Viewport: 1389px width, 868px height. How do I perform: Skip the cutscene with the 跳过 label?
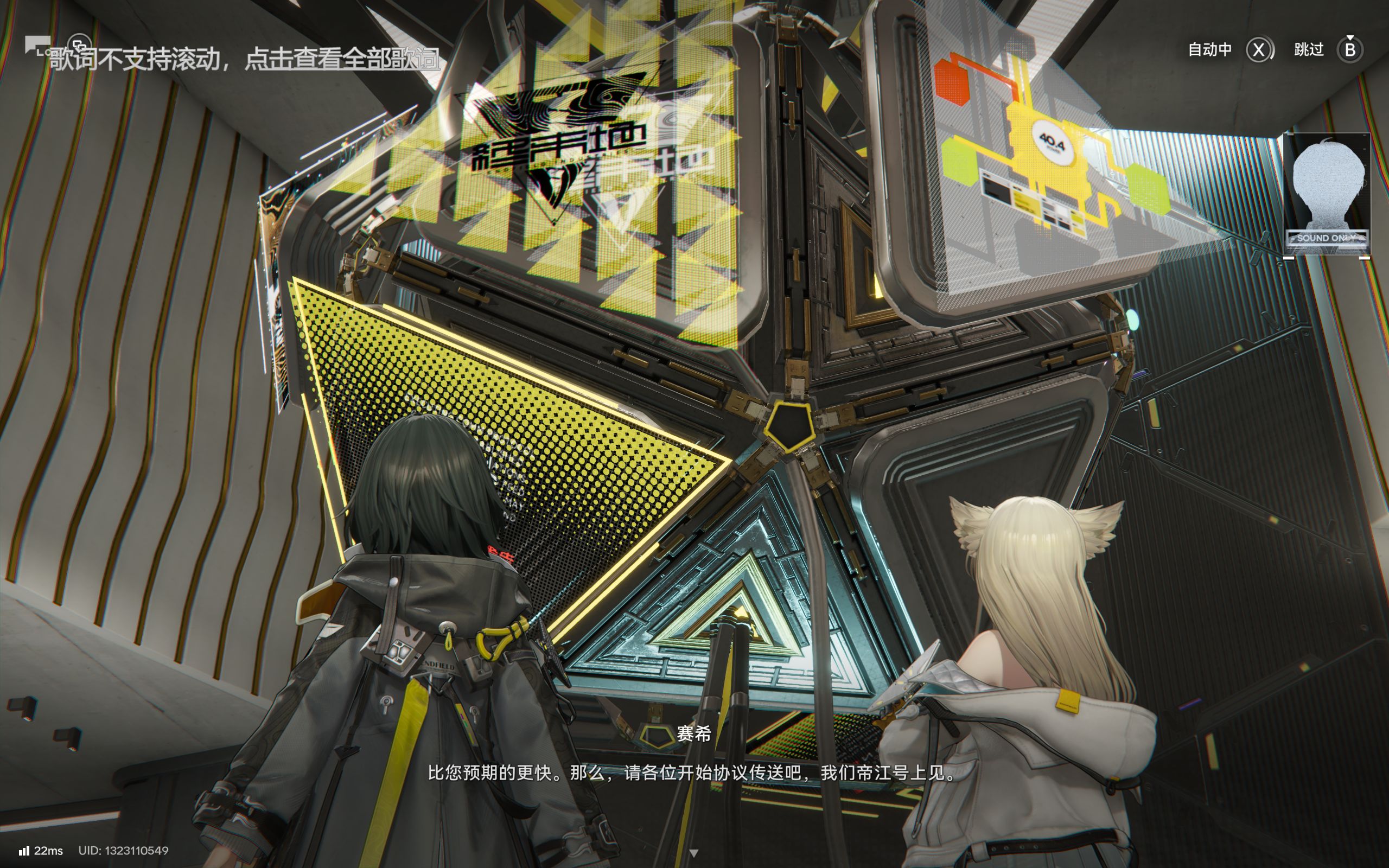[1309, 50]
